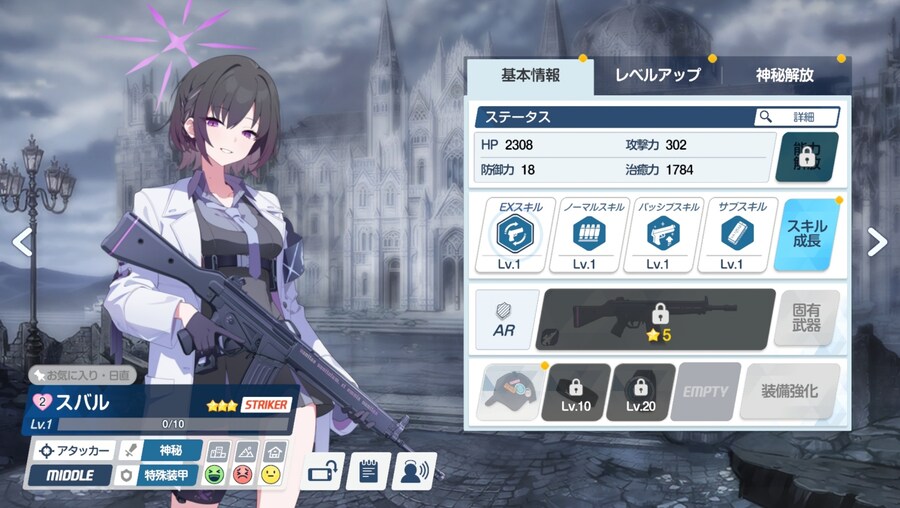Click the locked 能力解放 button
The height and width of the screenshot is (508, 900).
807,157
